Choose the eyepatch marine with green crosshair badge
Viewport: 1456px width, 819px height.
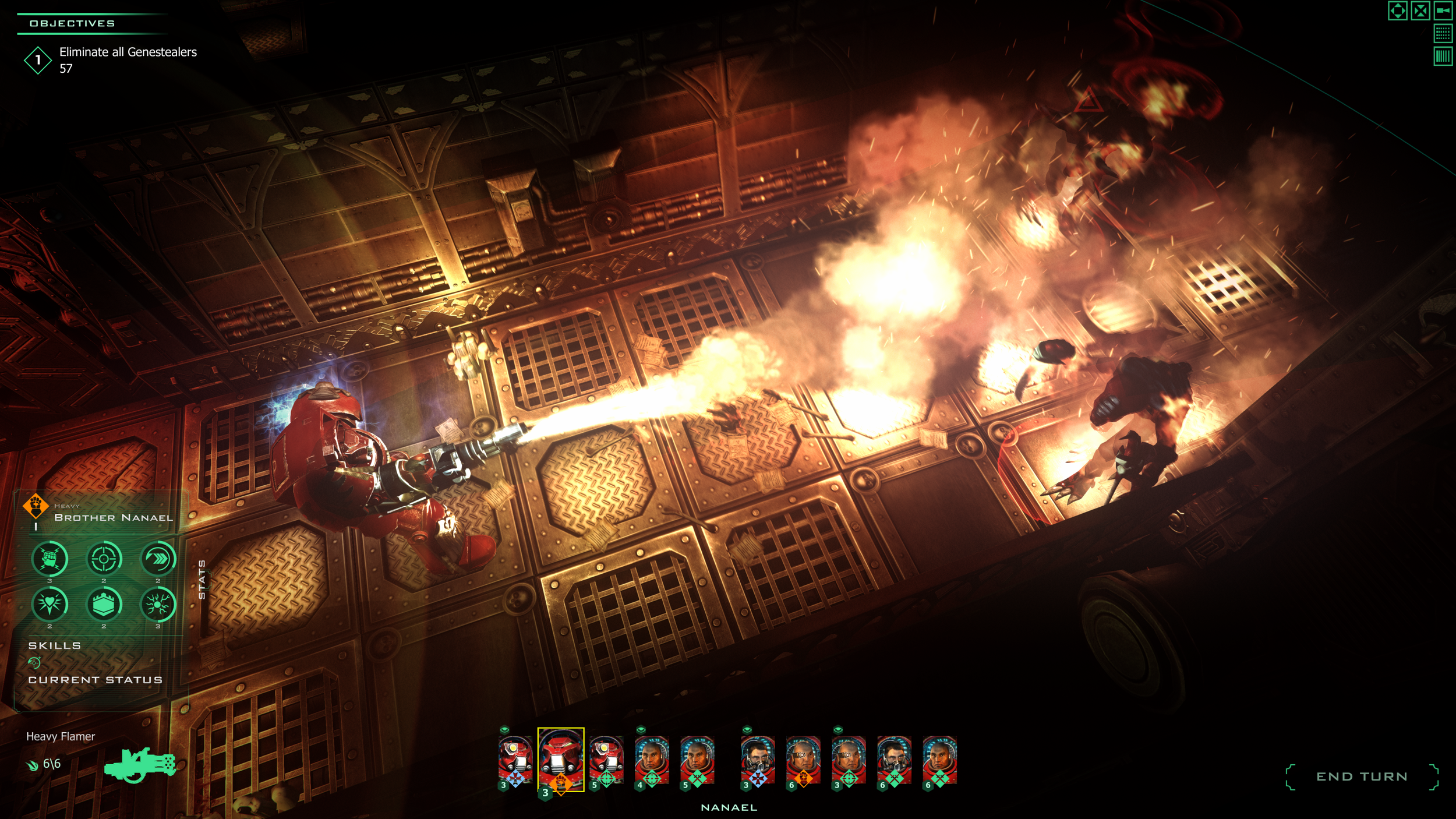click(x=849, y=760)
